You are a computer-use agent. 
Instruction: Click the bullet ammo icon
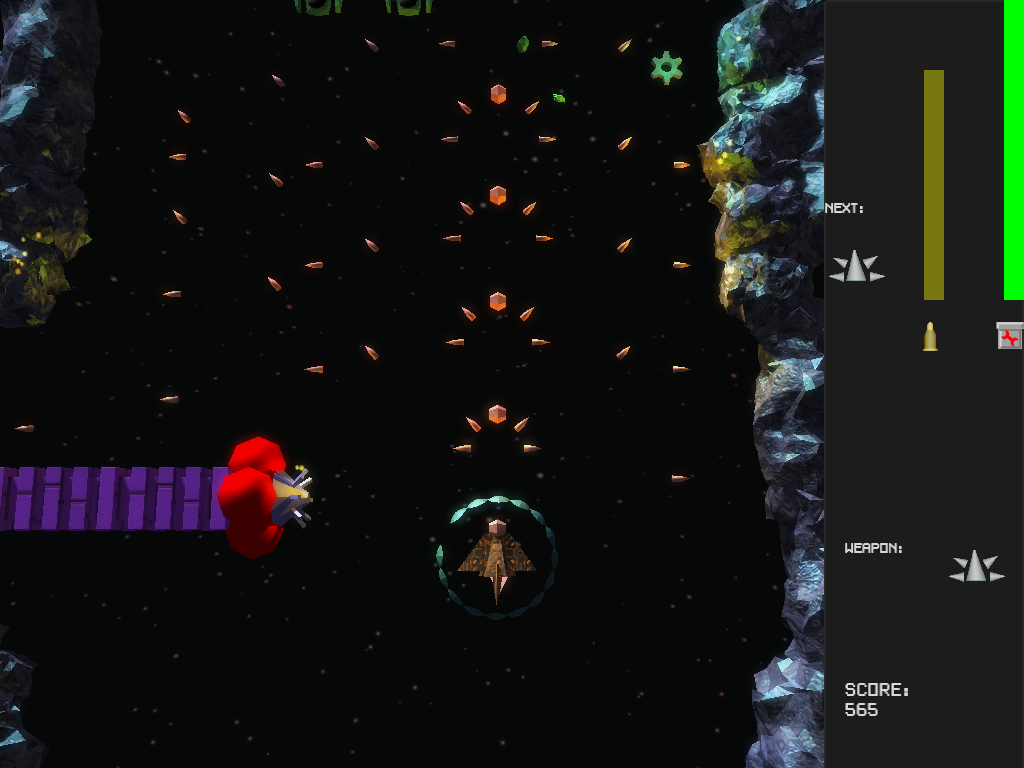click(x=930, y=336)
